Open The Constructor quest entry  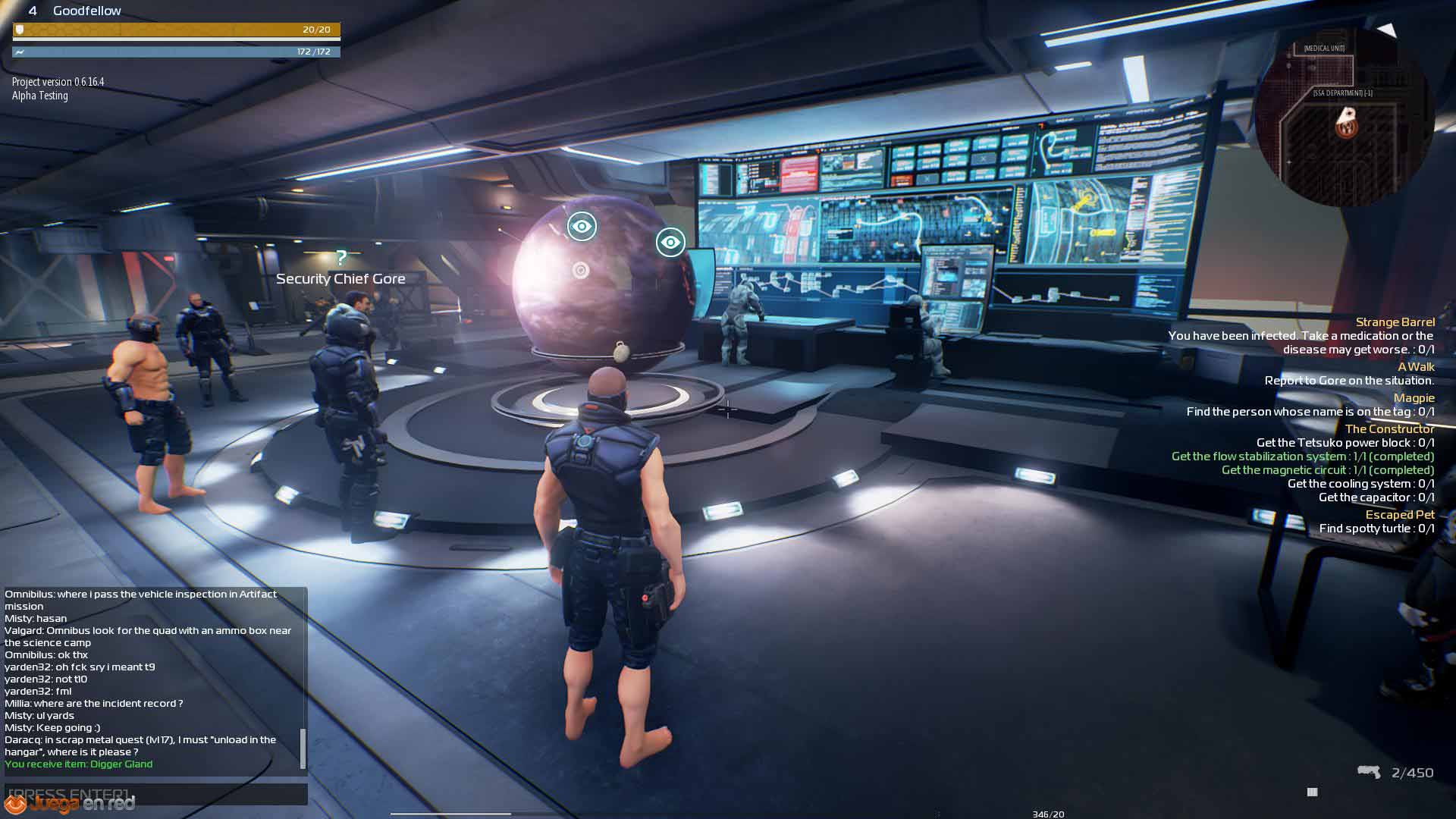coord(1389,429)
